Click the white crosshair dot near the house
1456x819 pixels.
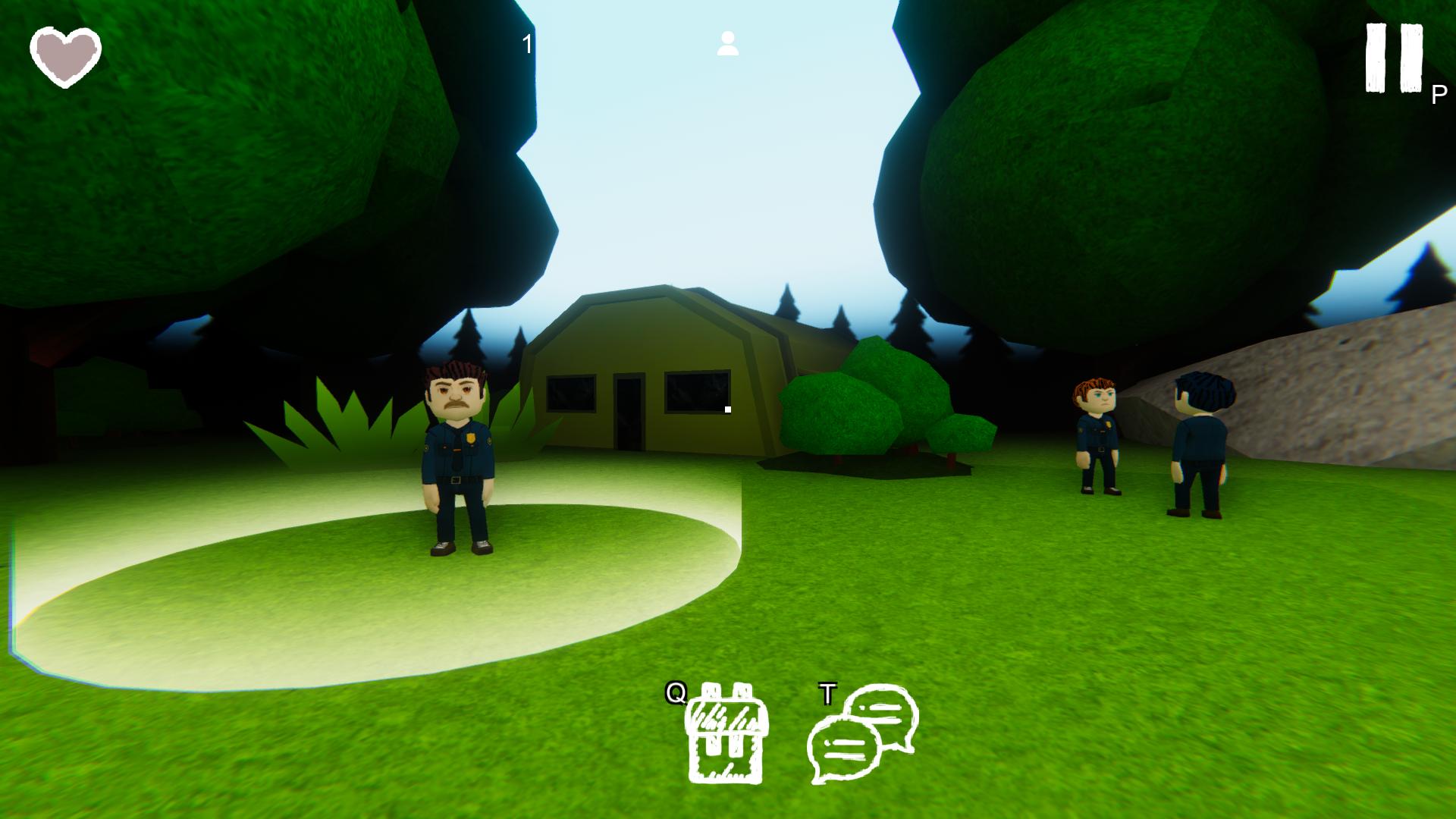click(728, 409)
